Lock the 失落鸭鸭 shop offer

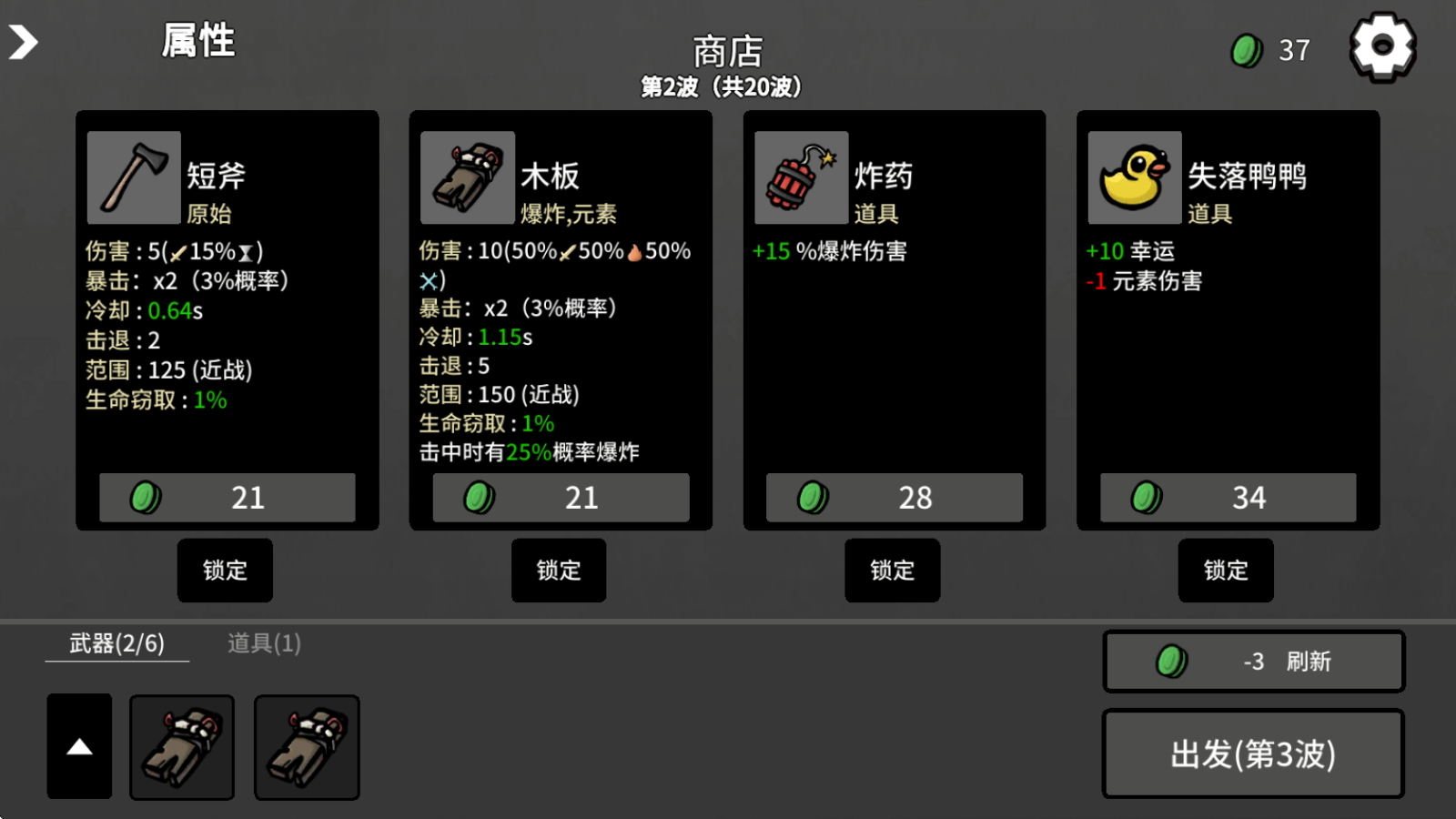(1226, 571)
